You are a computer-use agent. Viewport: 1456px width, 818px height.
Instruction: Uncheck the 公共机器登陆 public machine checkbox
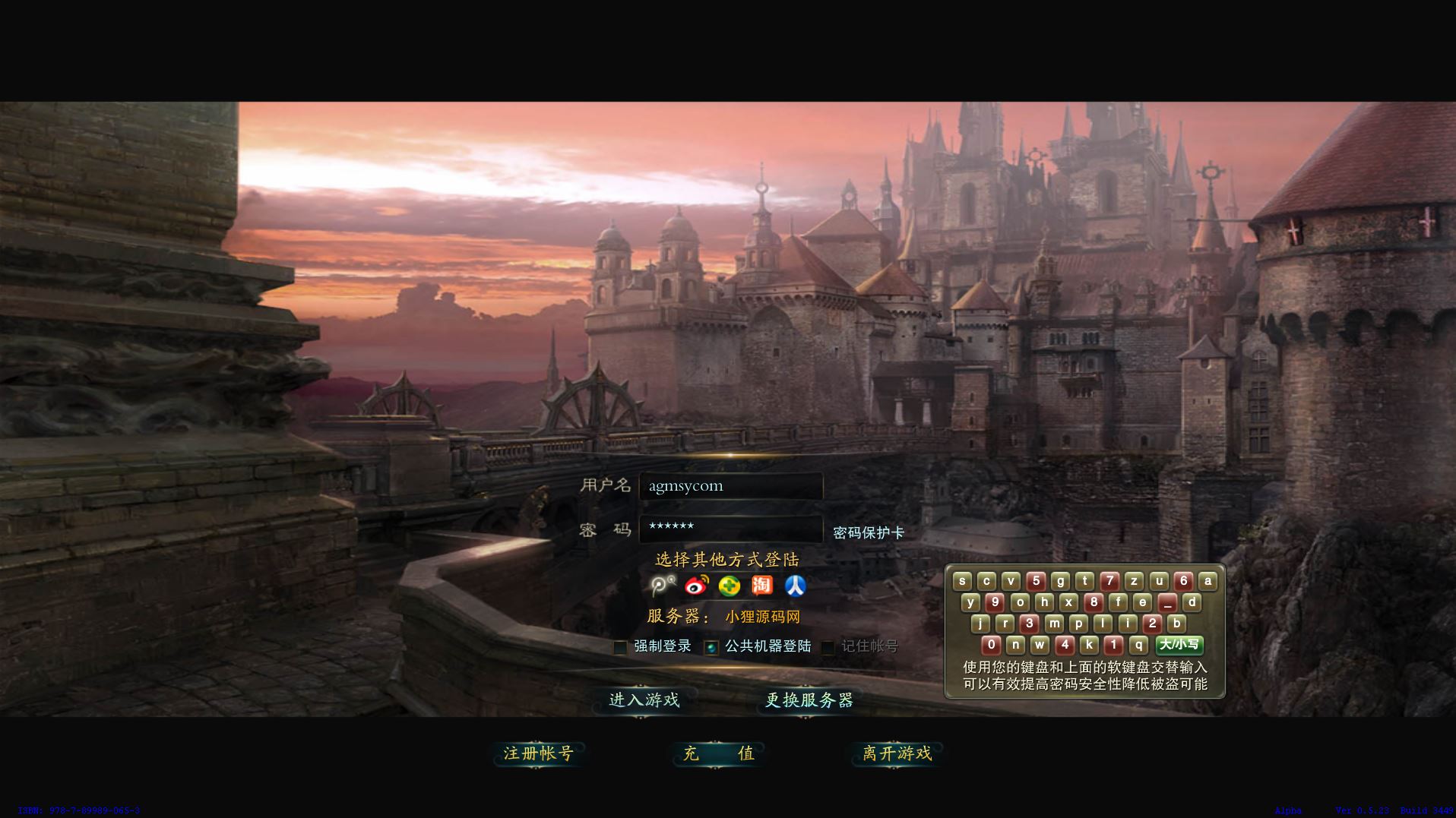pyautogui.click(x=711, y=647)
